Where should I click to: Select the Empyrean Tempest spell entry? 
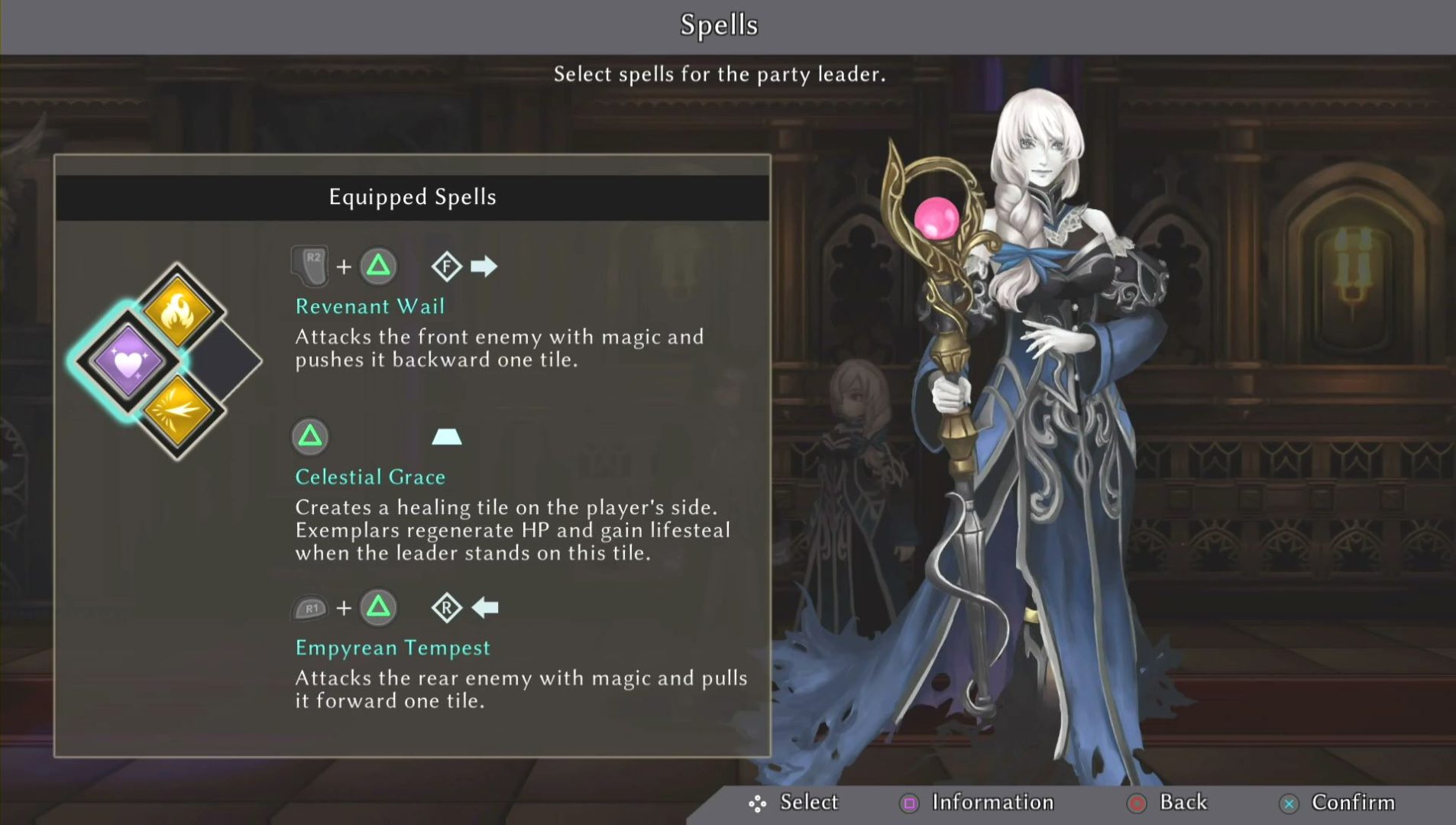[x=393, y=648]
